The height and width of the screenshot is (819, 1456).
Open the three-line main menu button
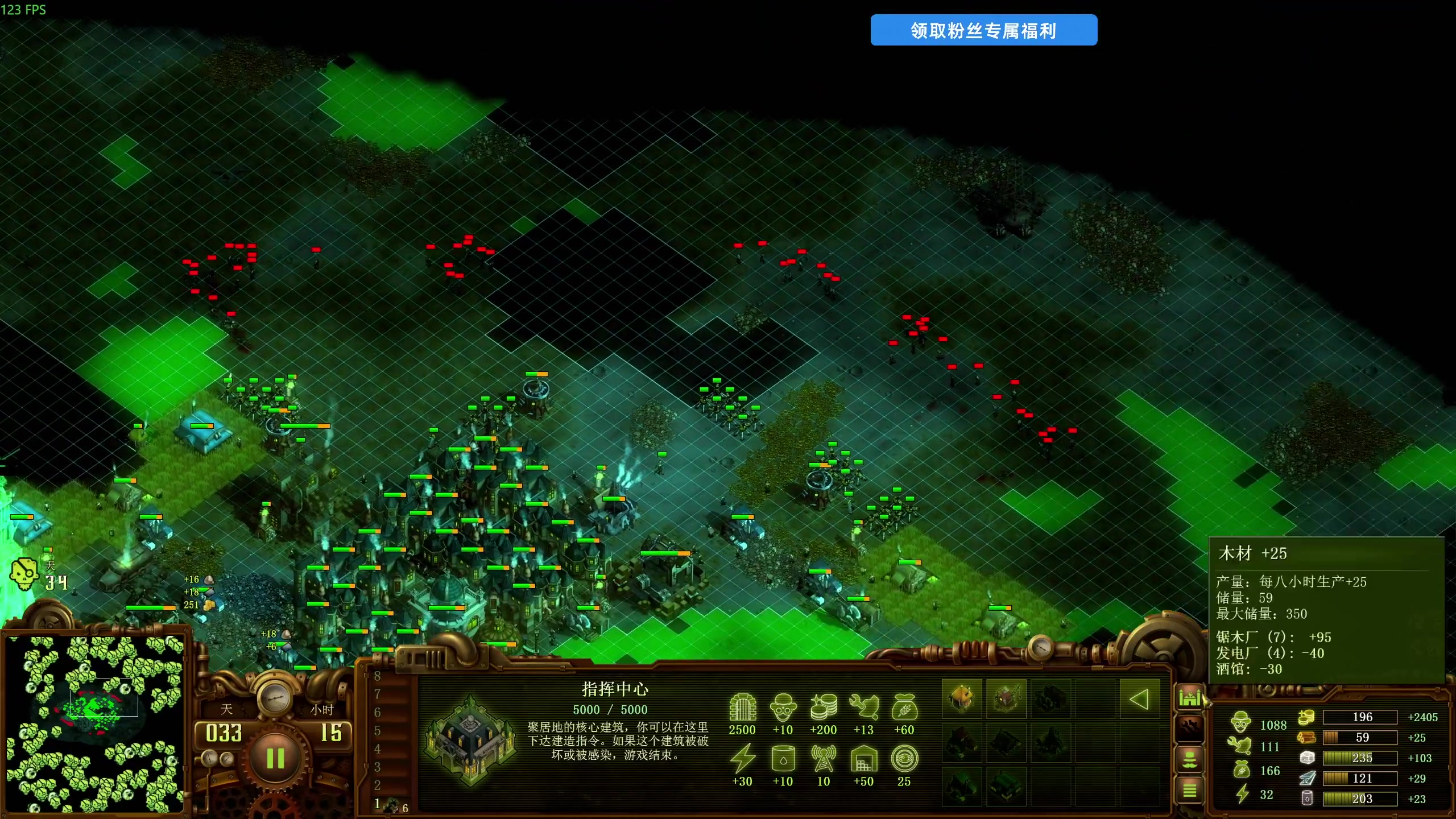tap(1189, 790)
